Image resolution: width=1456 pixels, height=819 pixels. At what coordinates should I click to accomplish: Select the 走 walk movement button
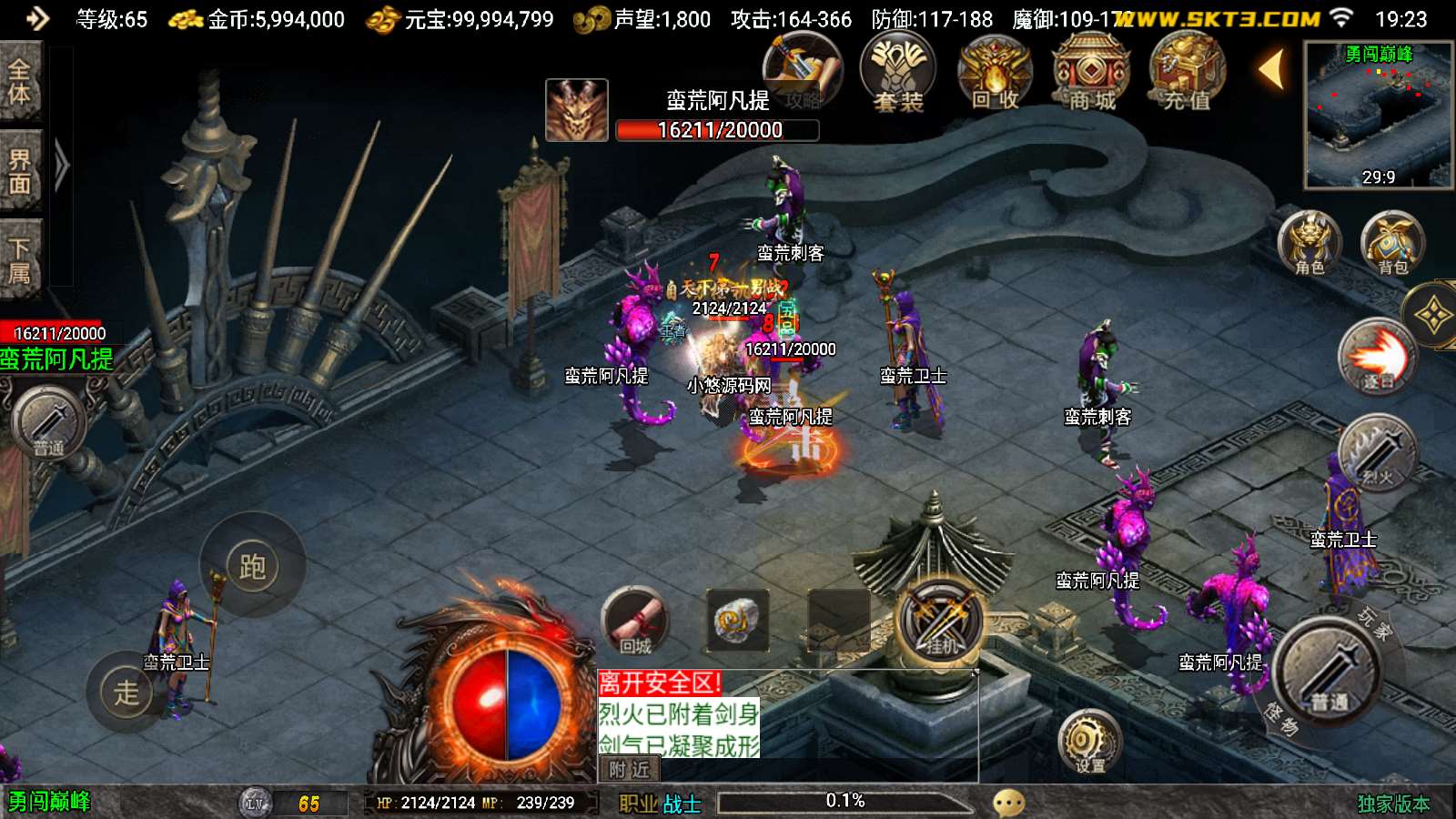126,693
